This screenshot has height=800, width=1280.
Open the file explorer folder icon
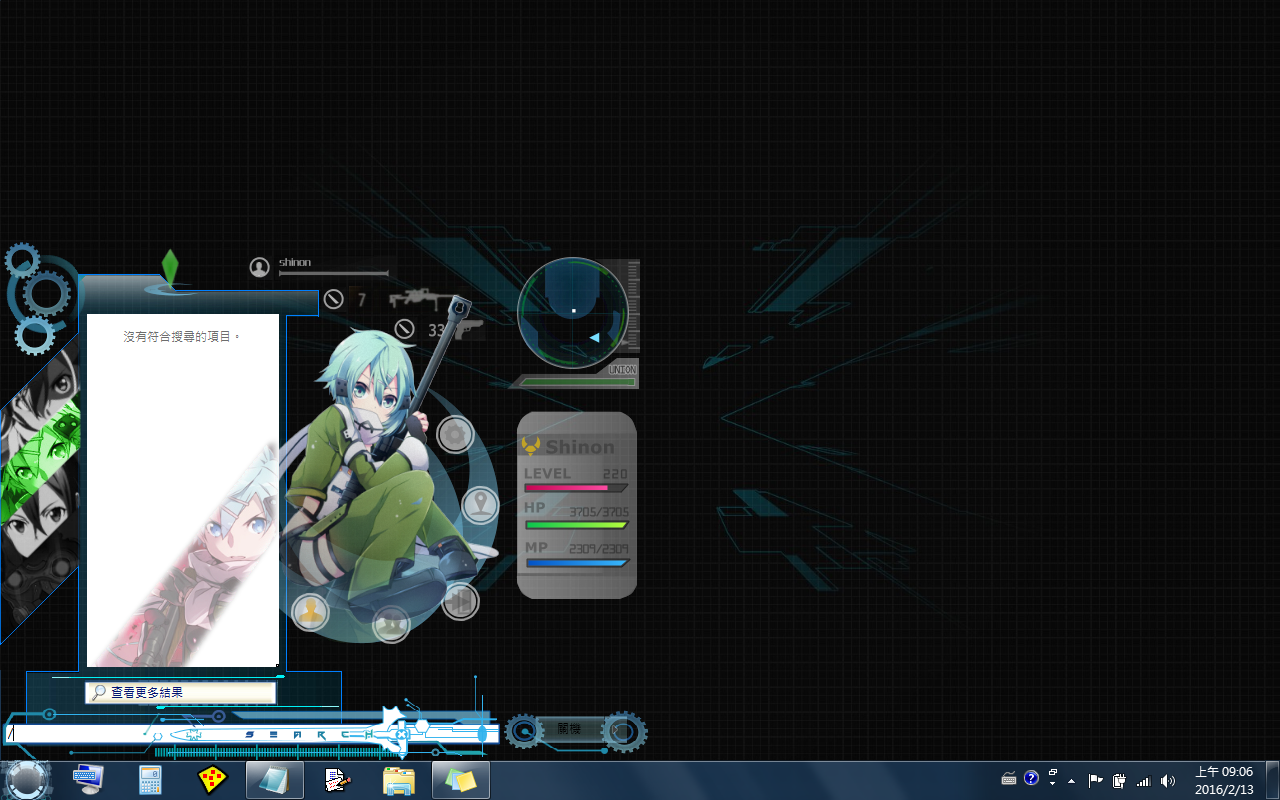click(x=398, y=779)
